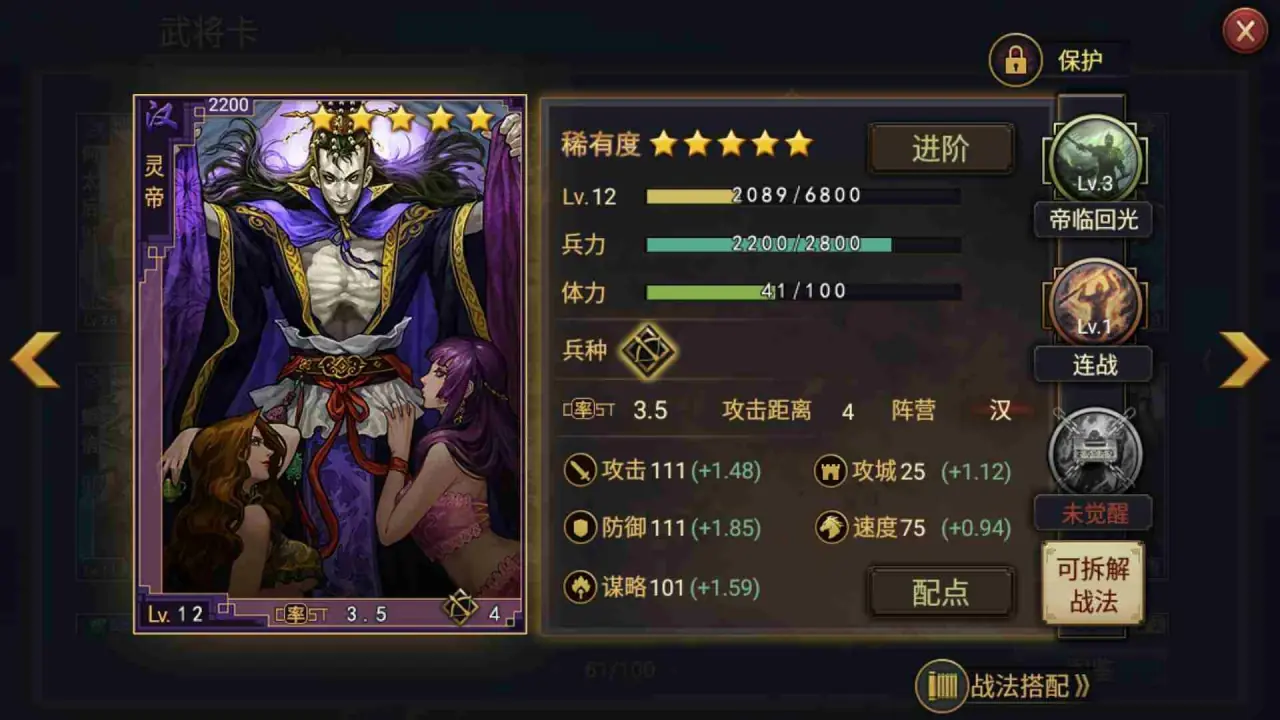The width and height of the screenshot is (1280, 720).
Task: Select the 帝临回光 skill icon
Action: tap(1094, 160)
